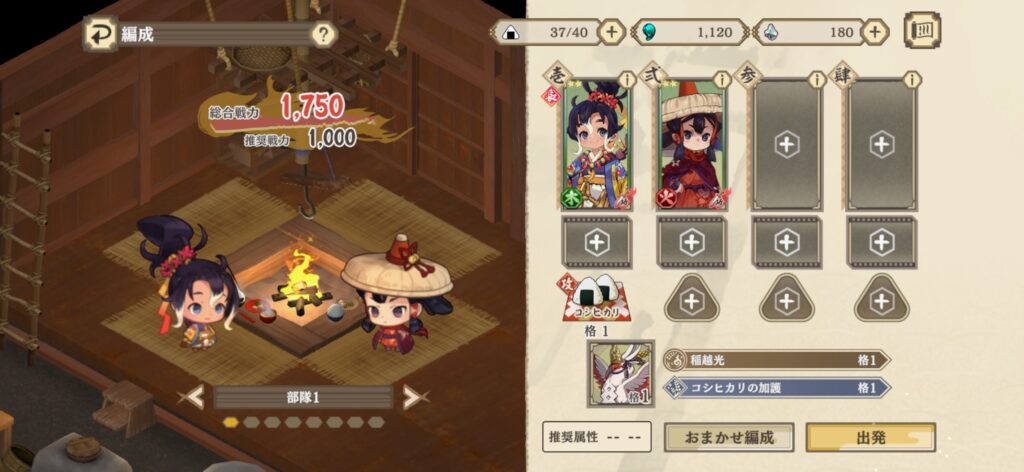
Task: Add more rice ball stamina
Action: (612, 32)
